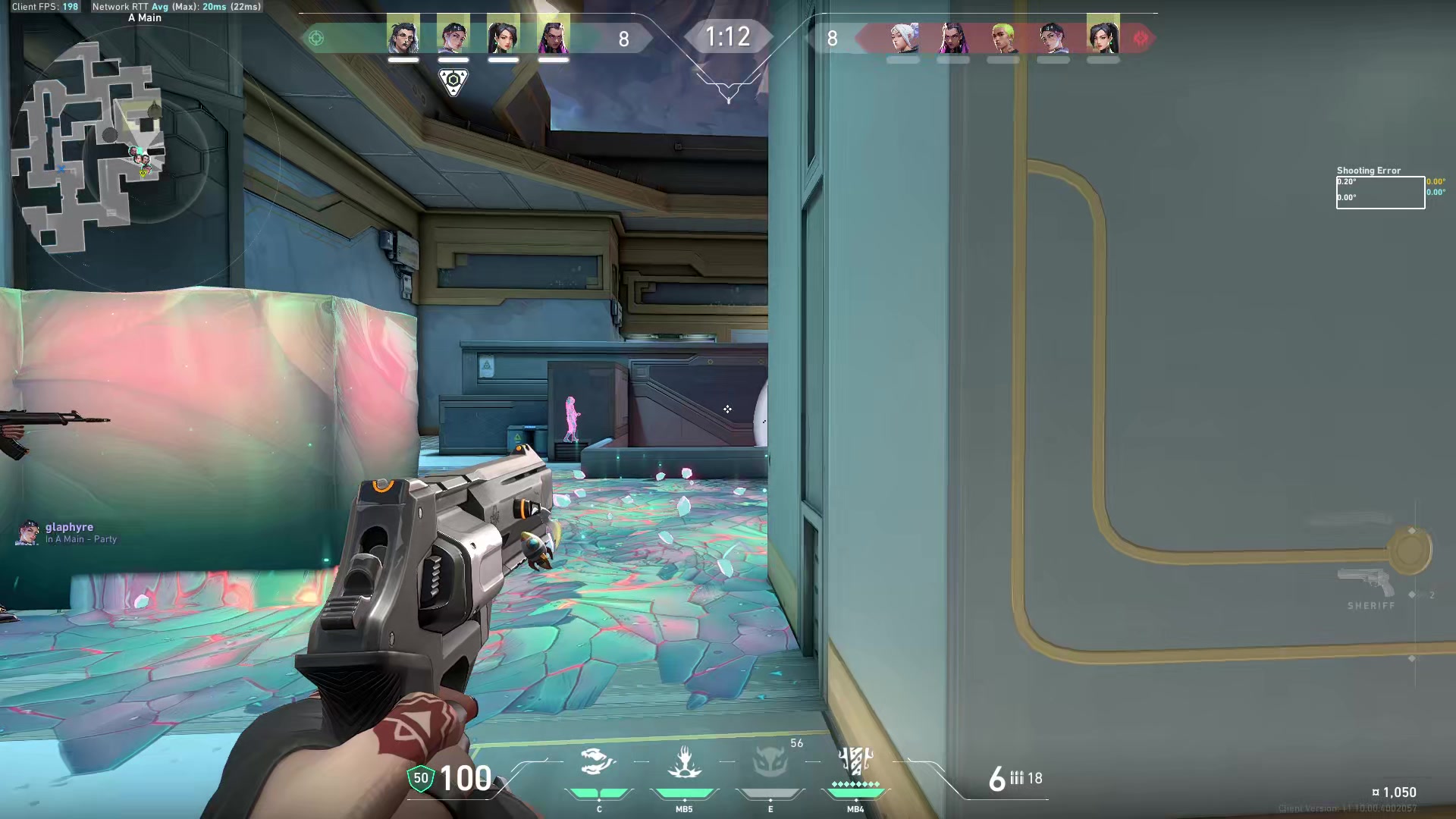Click the spike carrier icon under allies
The height and width of the screenshot is (819, 1456).
pos(453,81)
